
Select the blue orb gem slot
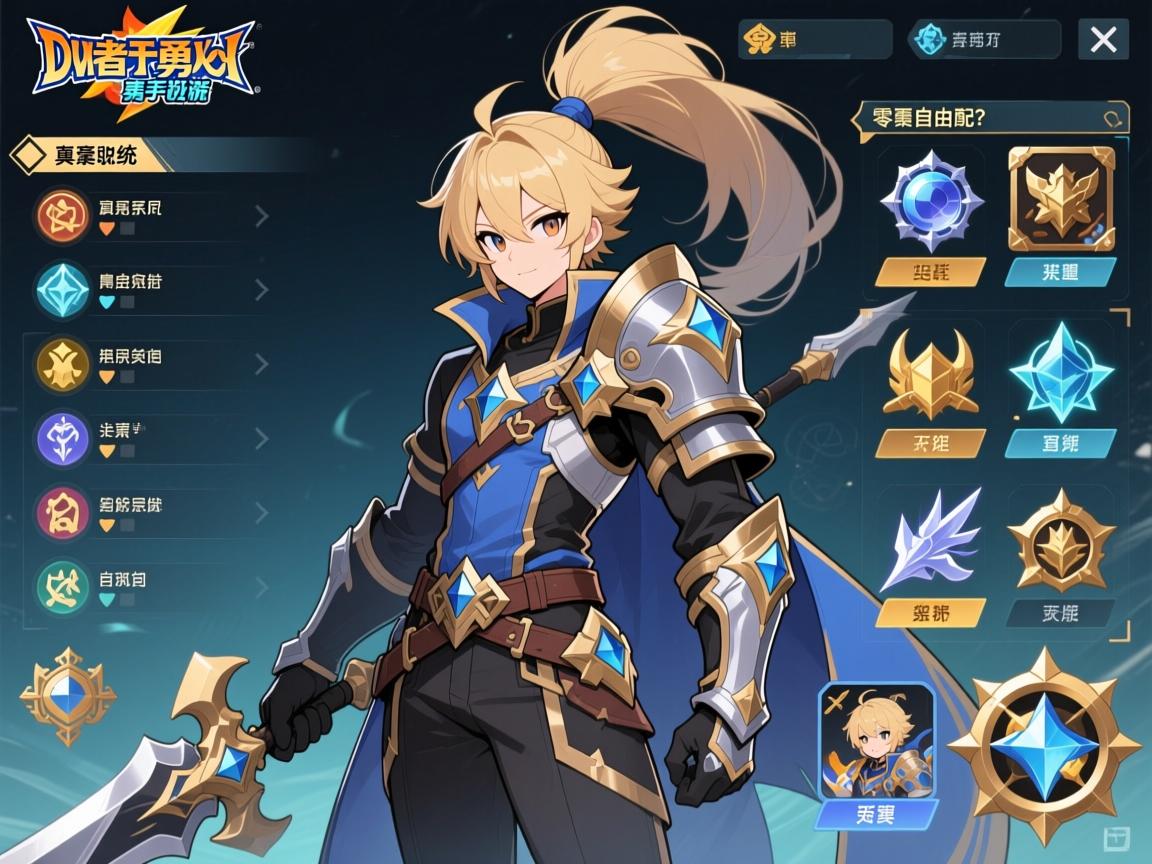[x=930, y=201]
